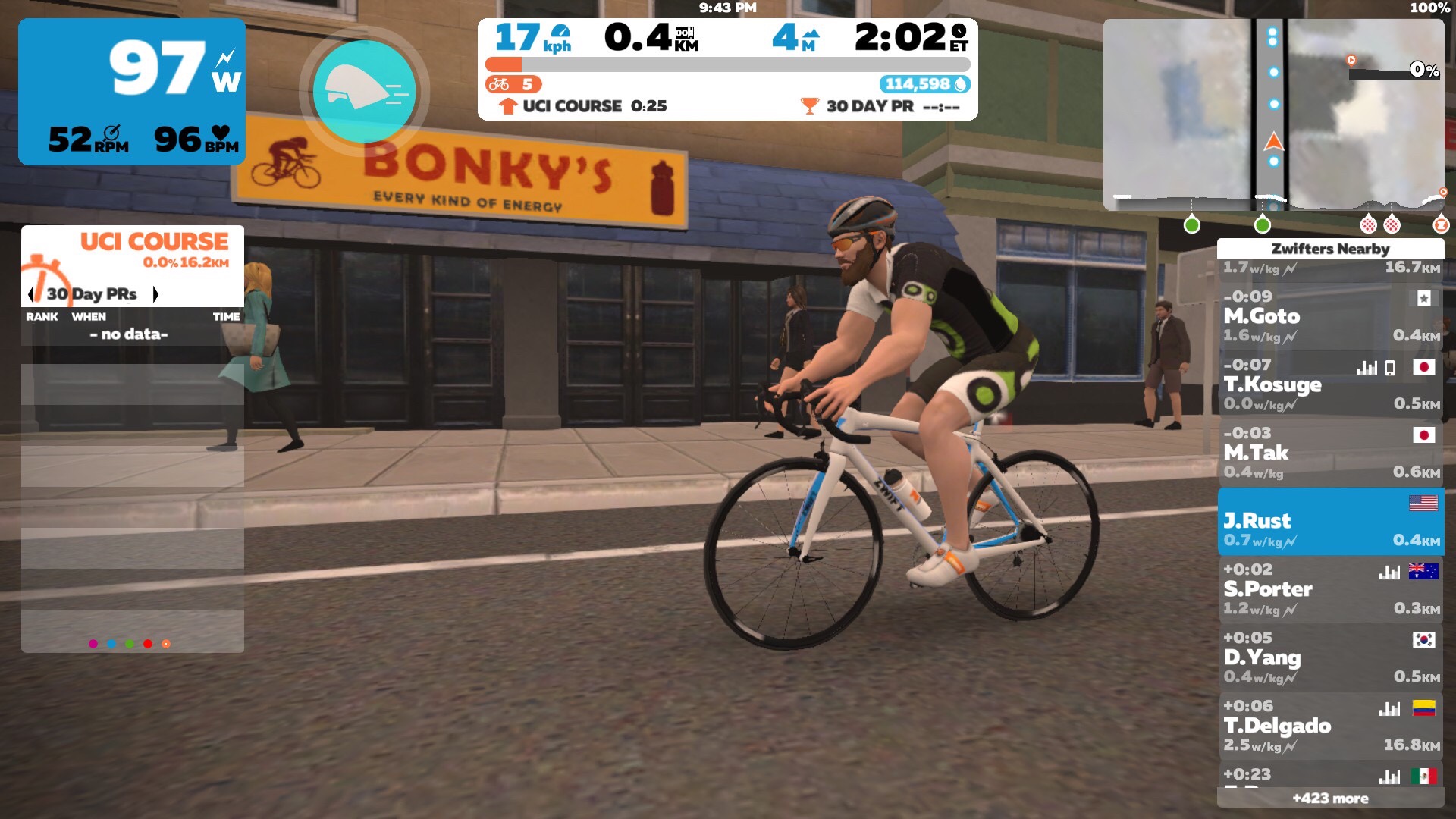Choose rider T.Delgado in the list
Image resolution: width=1456 pixels, height=819 pixels.
[x=1330, y=726]
